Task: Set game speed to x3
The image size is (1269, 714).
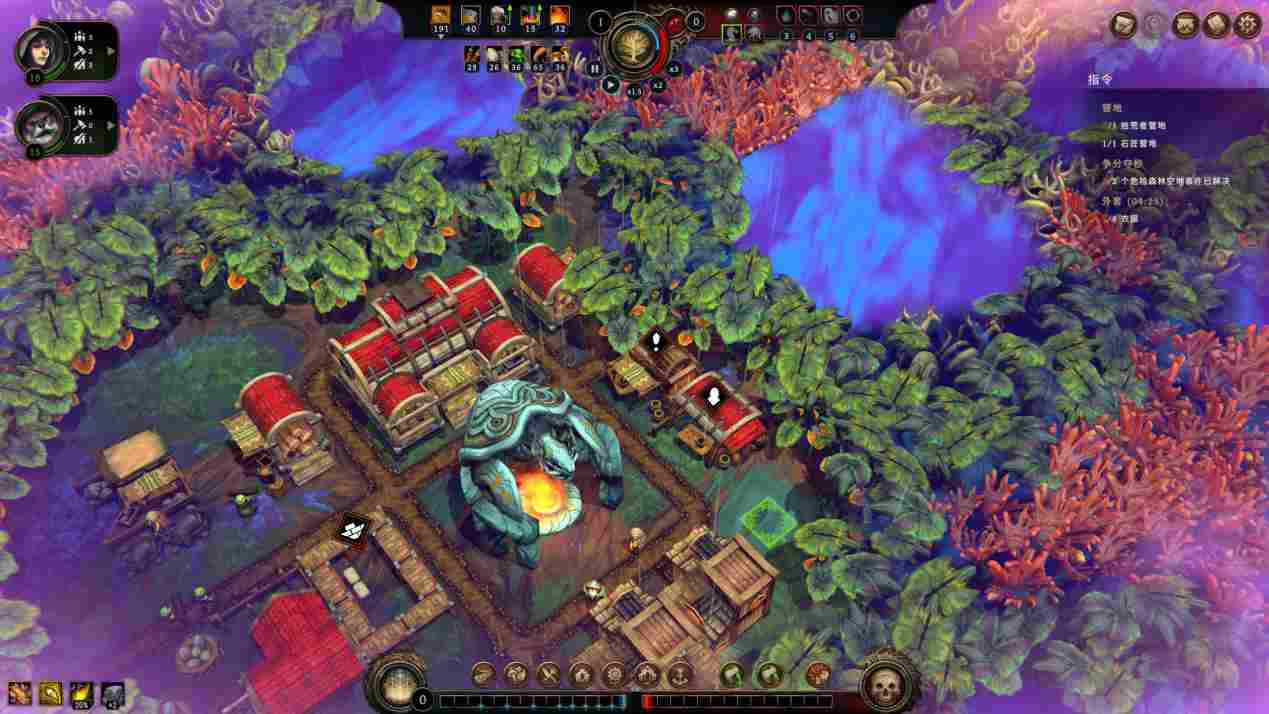Action: click(673, 69)
